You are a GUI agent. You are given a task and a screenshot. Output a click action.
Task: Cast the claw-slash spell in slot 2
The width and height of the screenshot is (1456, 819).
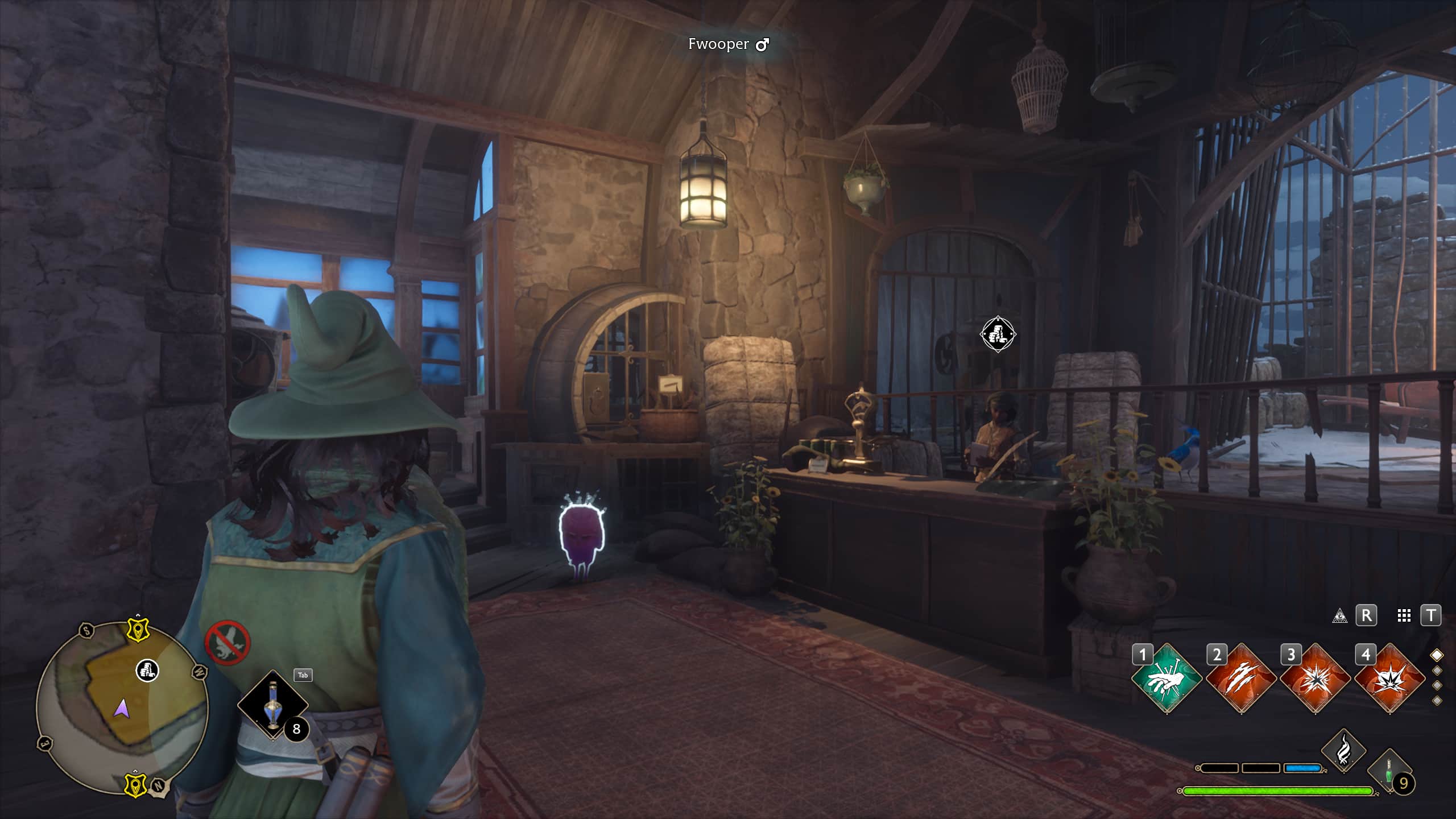(1241, 678)
